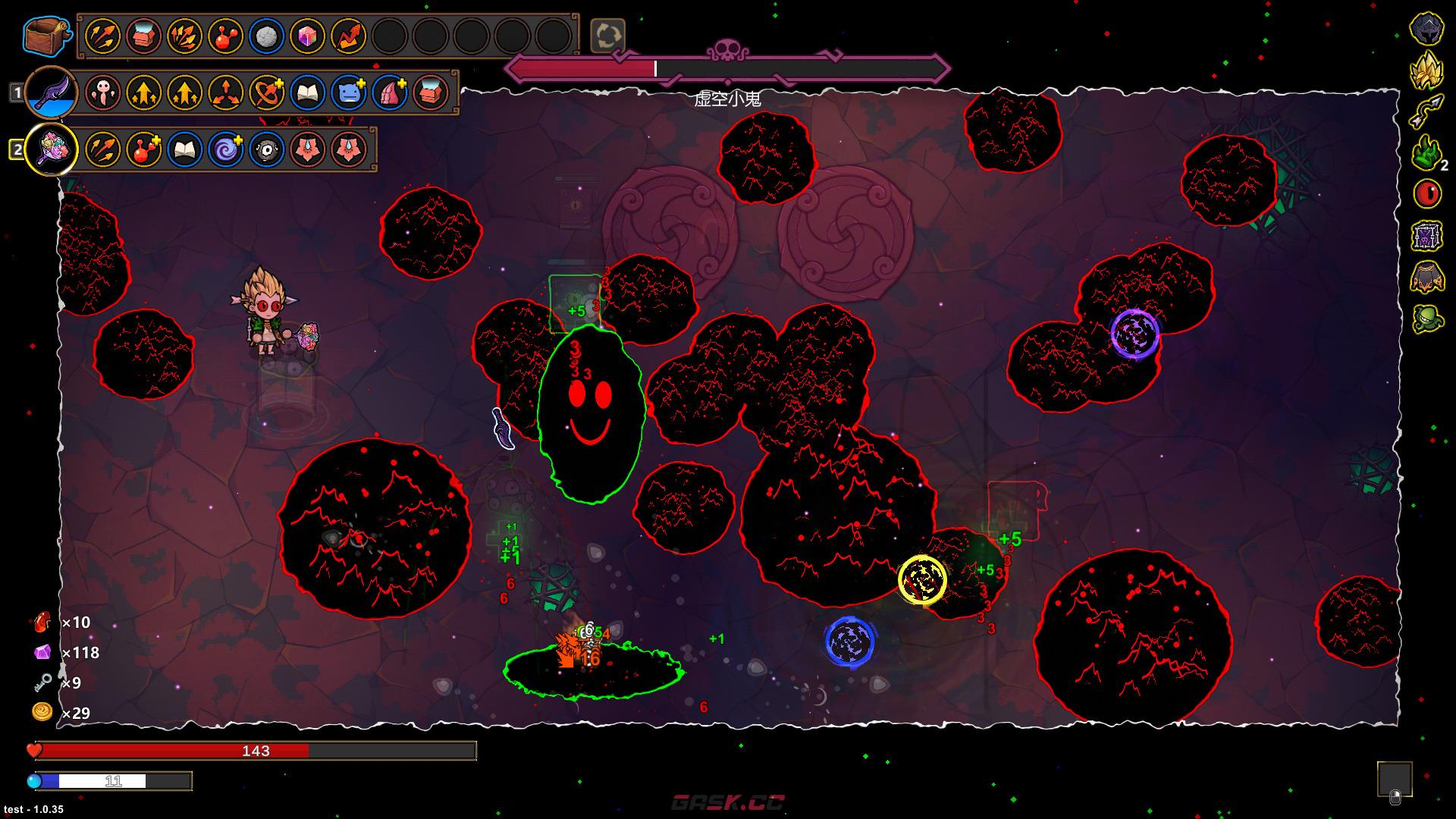Click the pink tentacle creature rune
The image size is (1456, 819).
[102, 93]
